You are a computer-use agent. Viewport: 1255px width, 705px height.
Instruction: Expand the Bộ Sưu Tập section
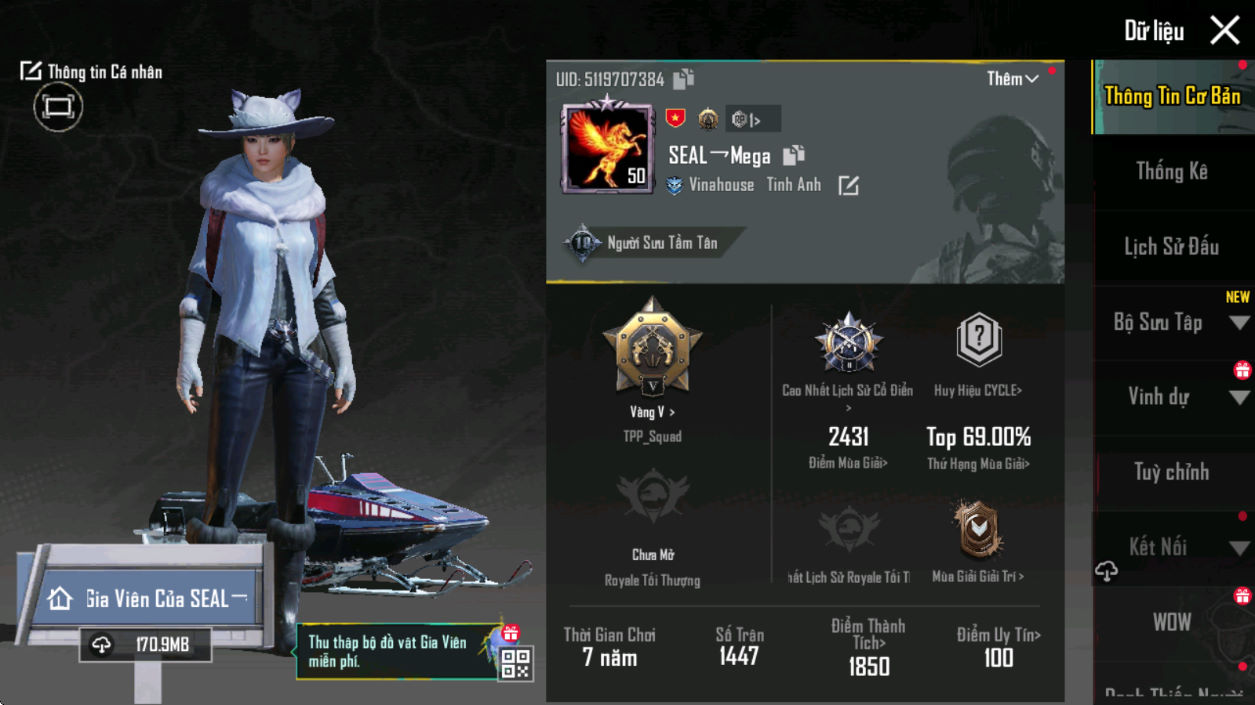tap(1239, 322)
